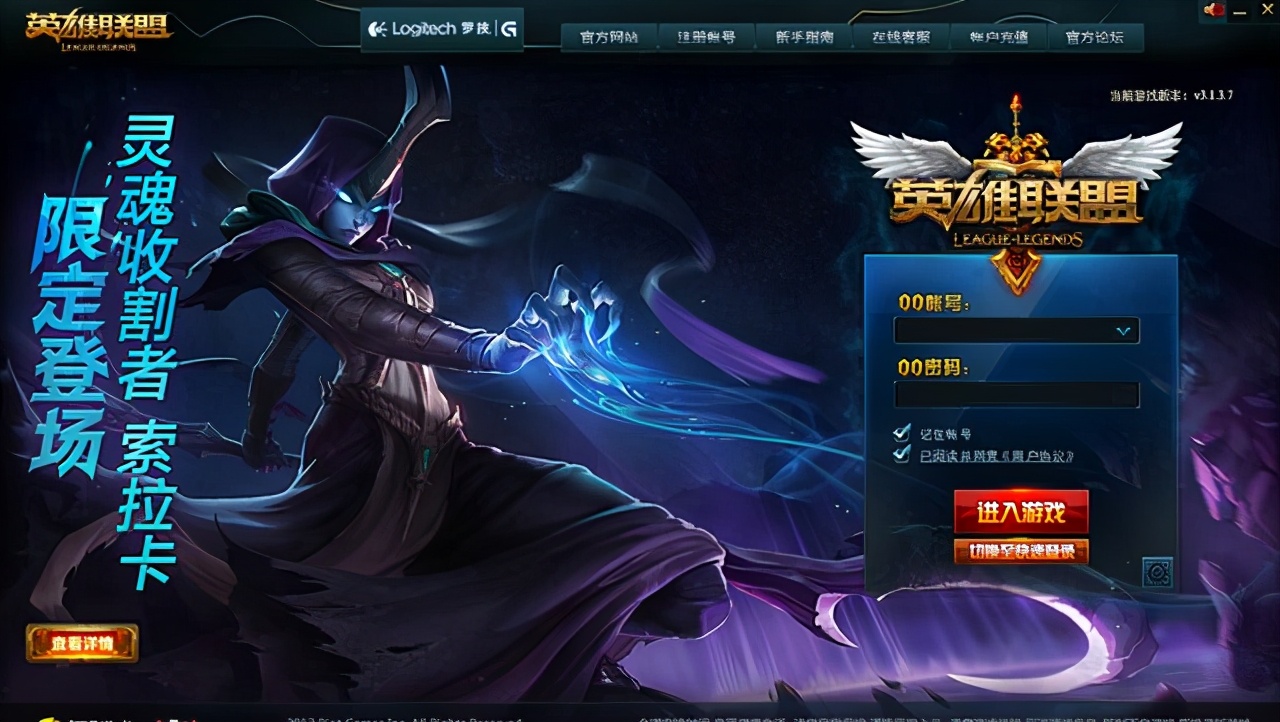This screenshot has width=1280, height=722.
Task: Click the Logitech G logo in the top bar
Action: [440, 28]
